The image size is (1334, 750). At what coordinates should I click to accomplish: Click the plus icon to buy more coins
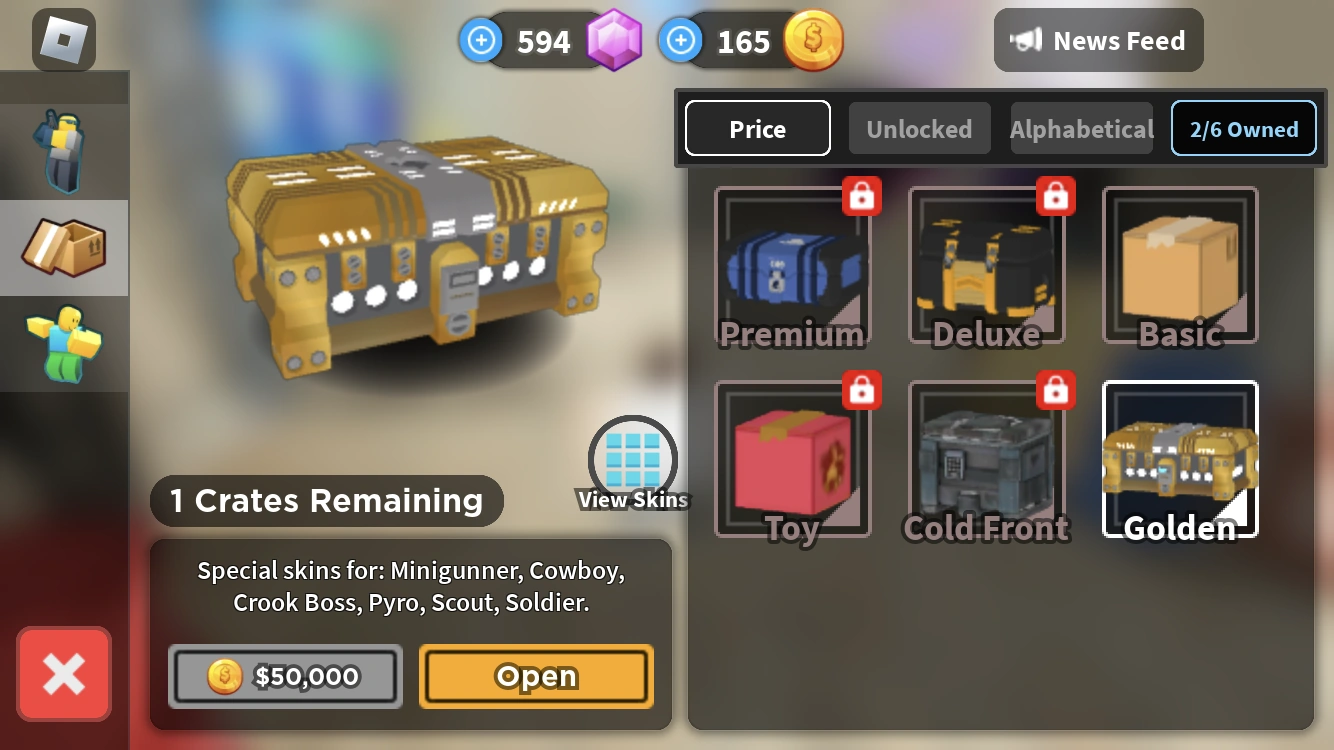(x=681, y=40)
